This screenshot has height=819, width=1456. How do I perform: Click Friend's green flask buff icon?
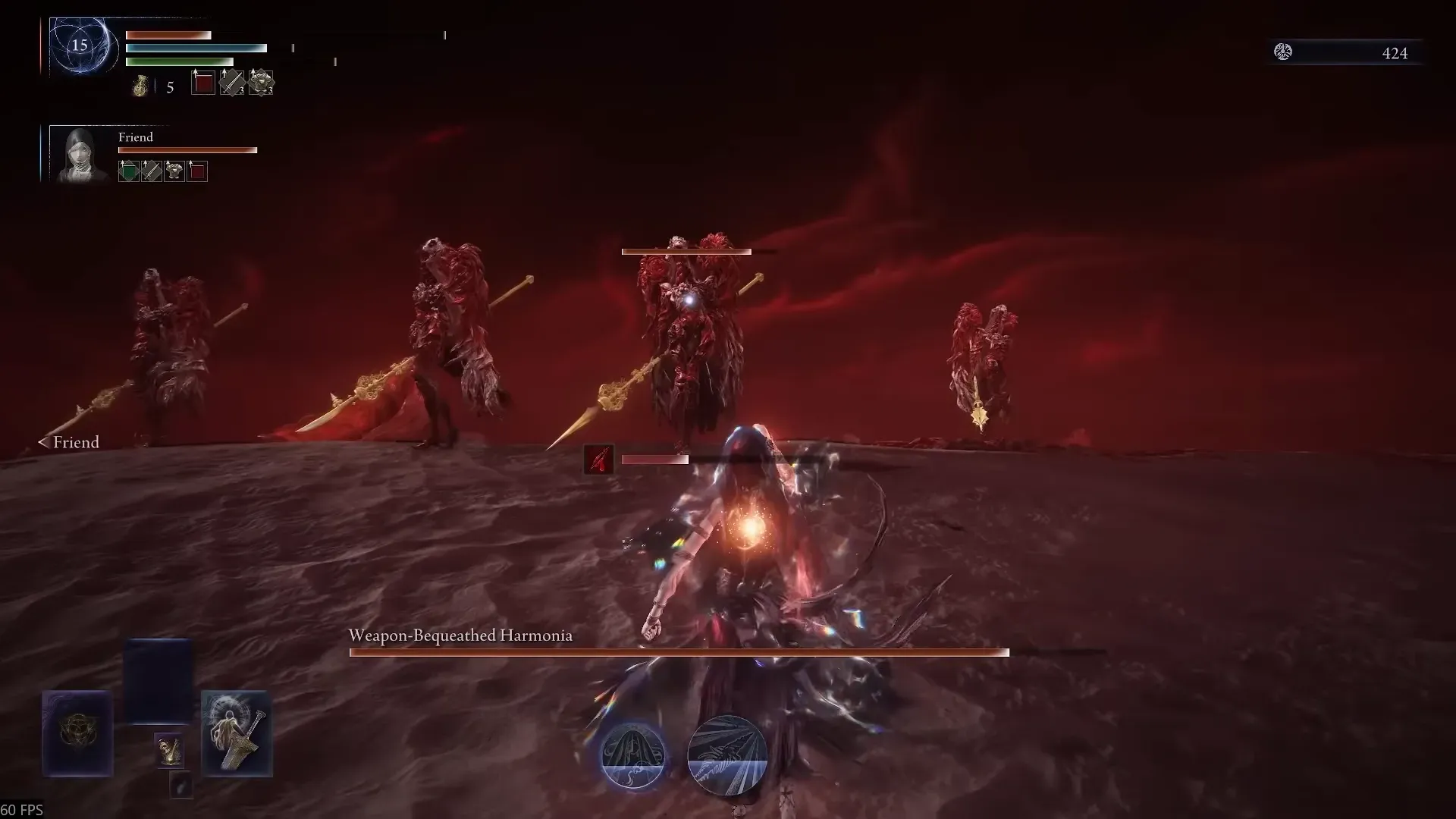tap(129, 171)
